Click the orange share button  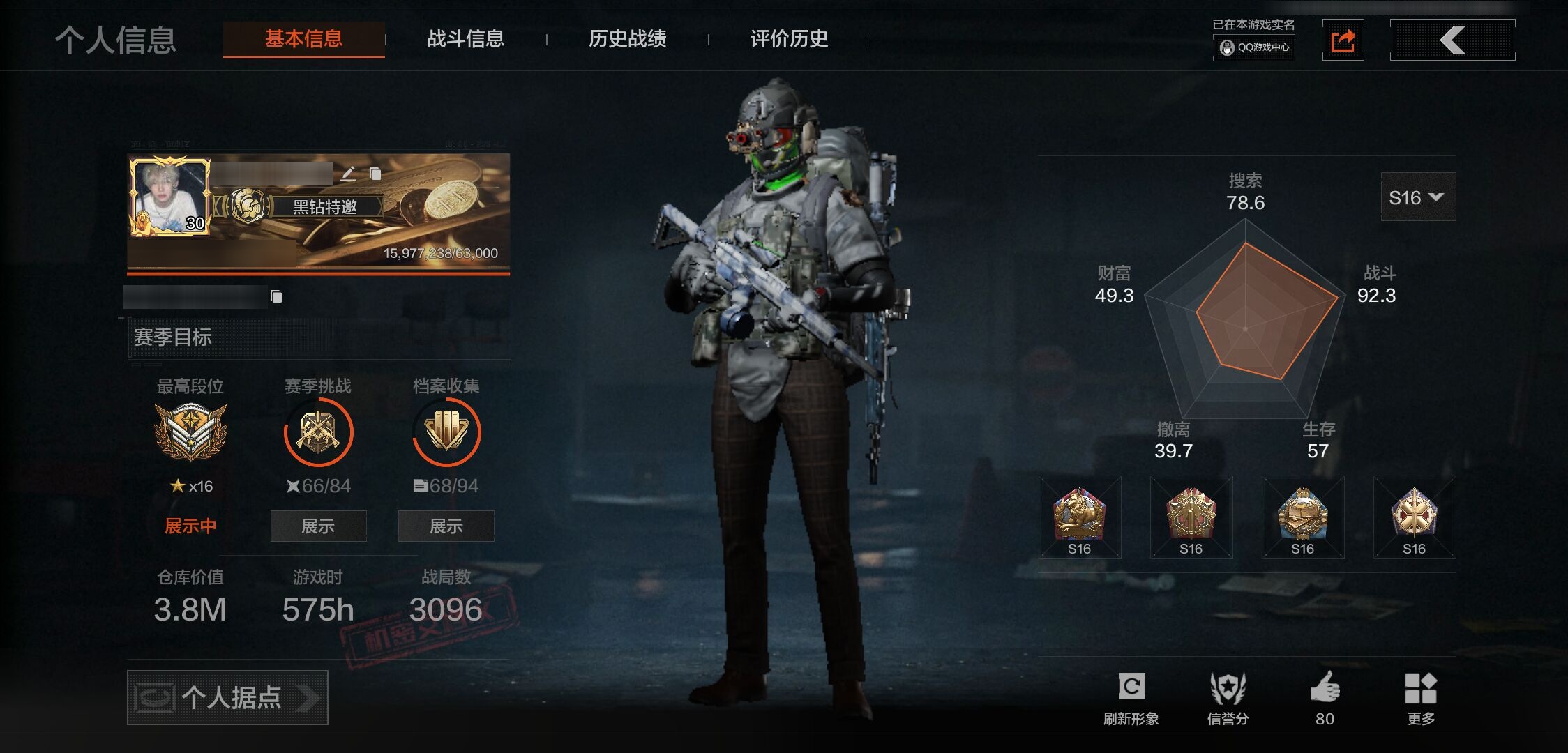1343,40
